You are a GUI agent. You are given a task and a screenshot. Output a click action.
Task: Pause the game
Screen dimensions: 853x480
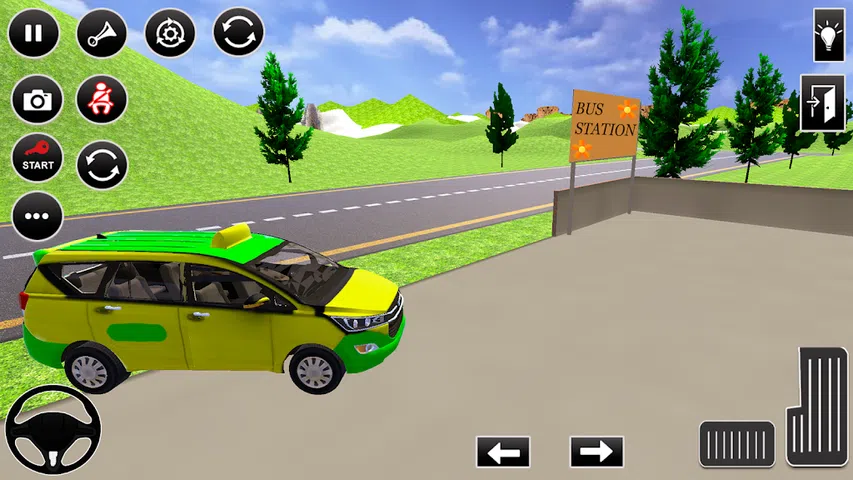pyautogui.click(x=34, y=33)
